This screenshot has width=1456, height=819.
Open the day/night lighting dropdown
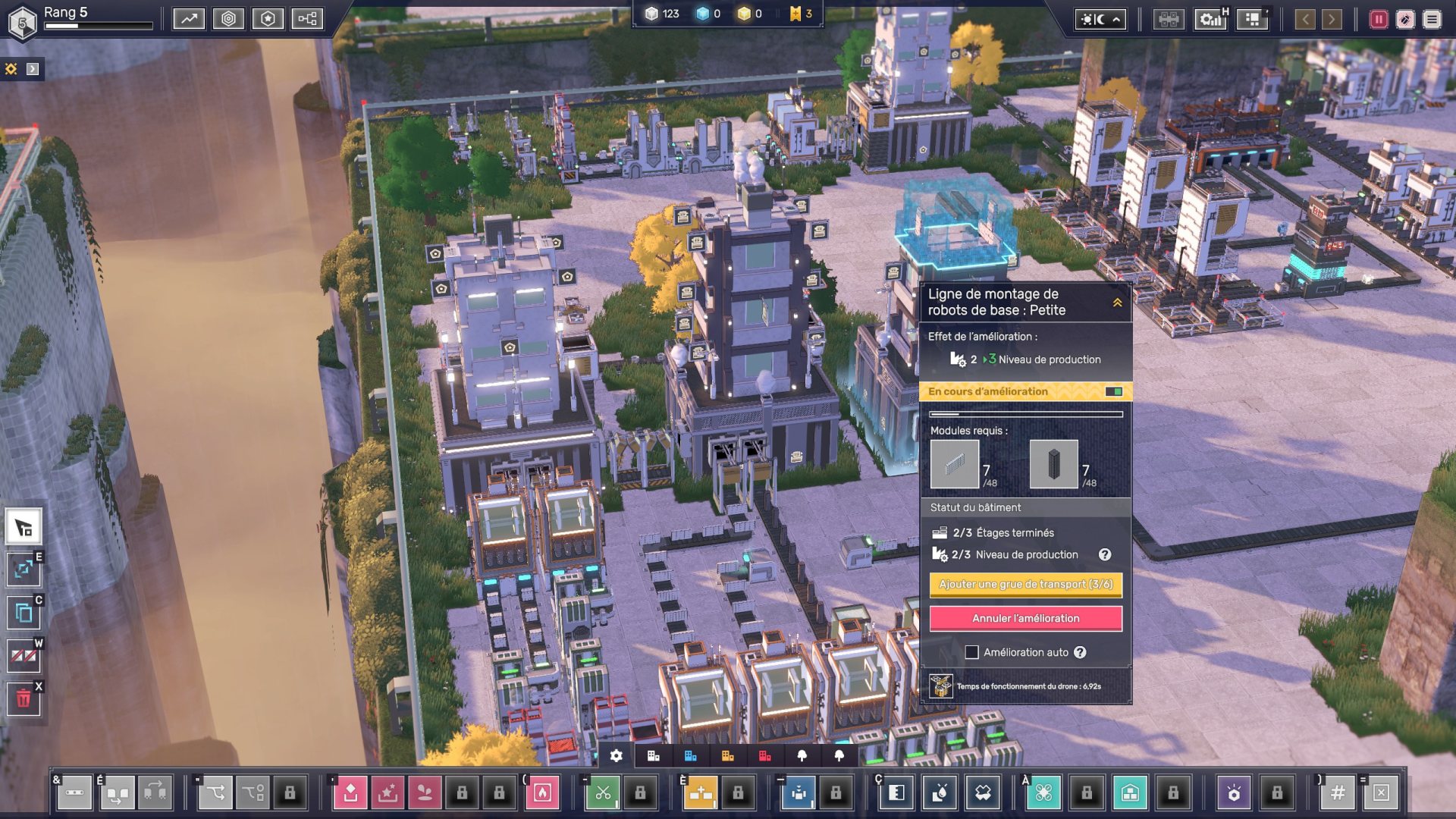pos(1100,19)
